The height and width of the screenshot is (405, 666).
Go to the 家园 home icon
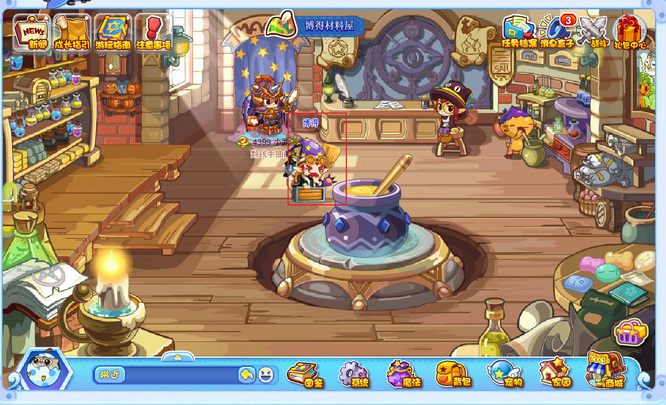pyautogui.click(x=553, y=375)
